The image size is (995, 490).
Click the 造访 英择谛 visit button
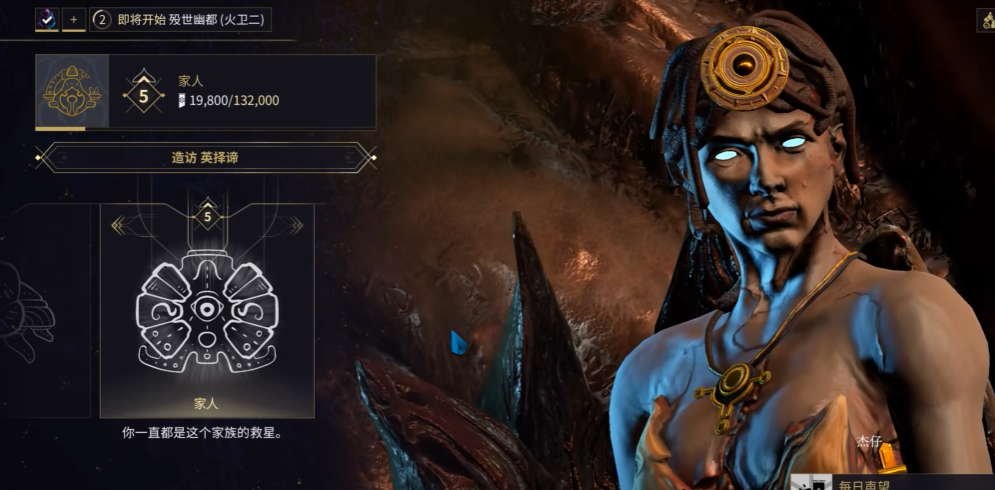coord(205,157)
